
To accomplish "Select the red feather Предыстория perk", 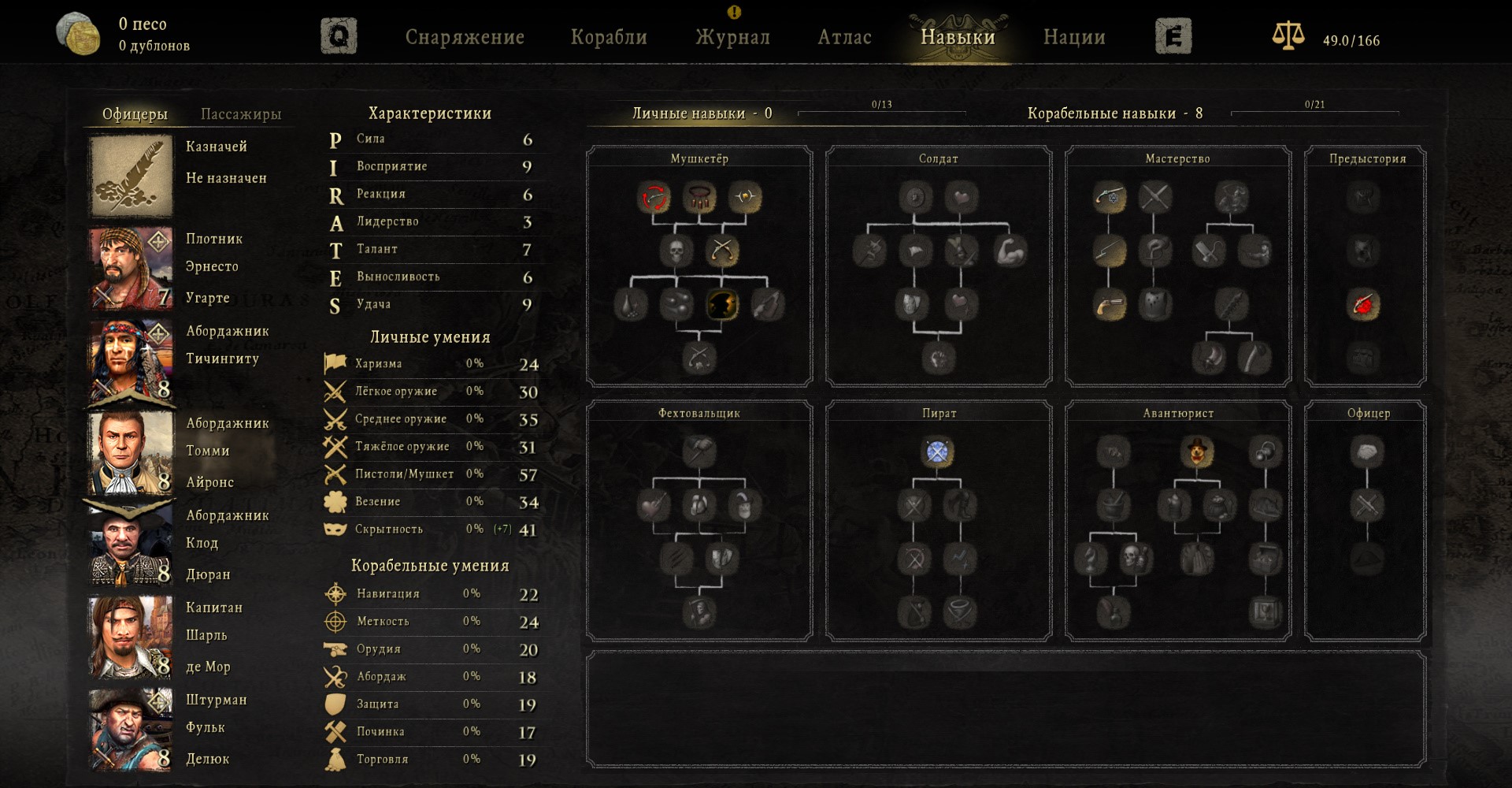I will tap(1364, 304).
